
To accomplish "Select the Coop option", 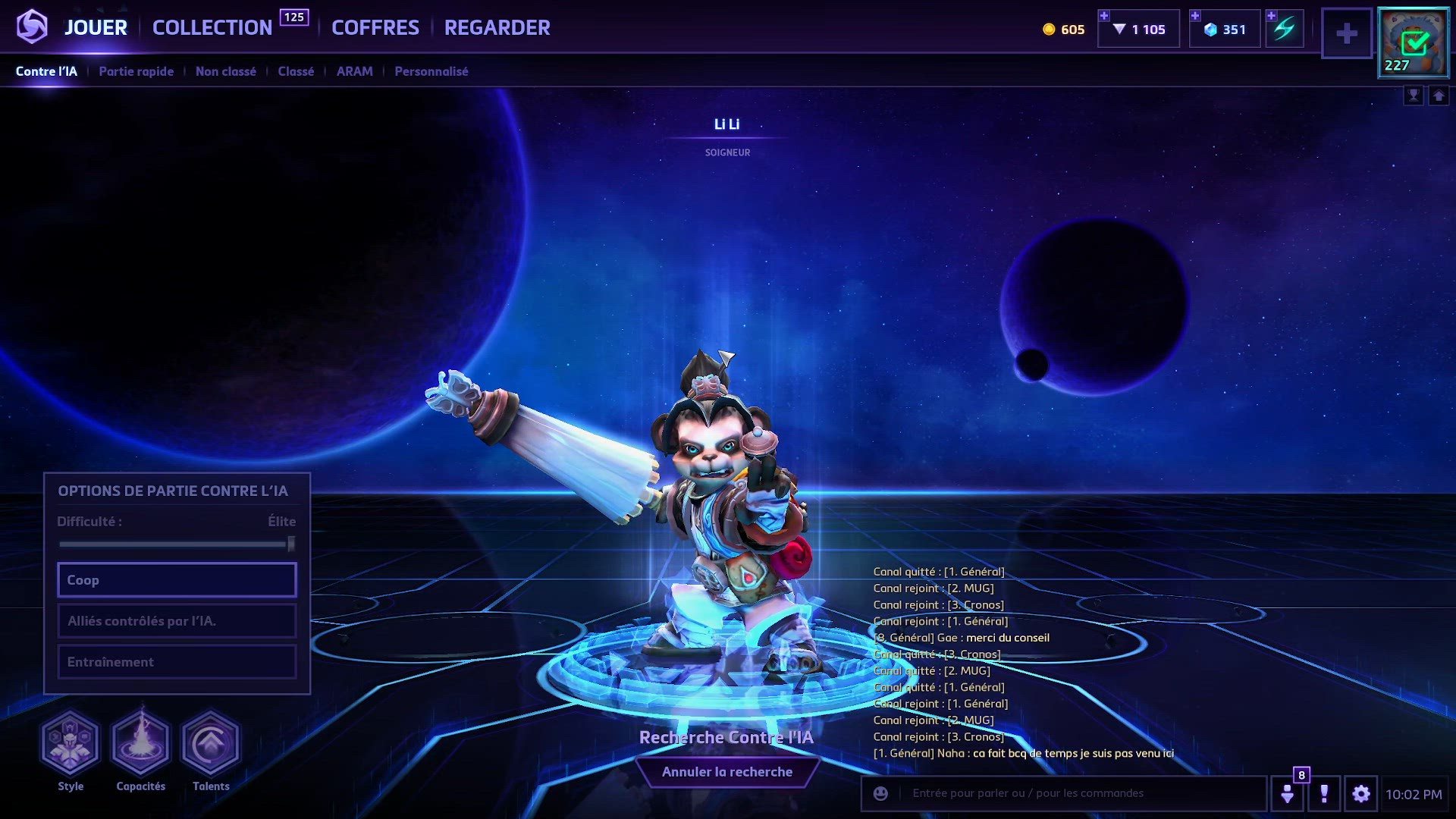I will tap(177, 580).
